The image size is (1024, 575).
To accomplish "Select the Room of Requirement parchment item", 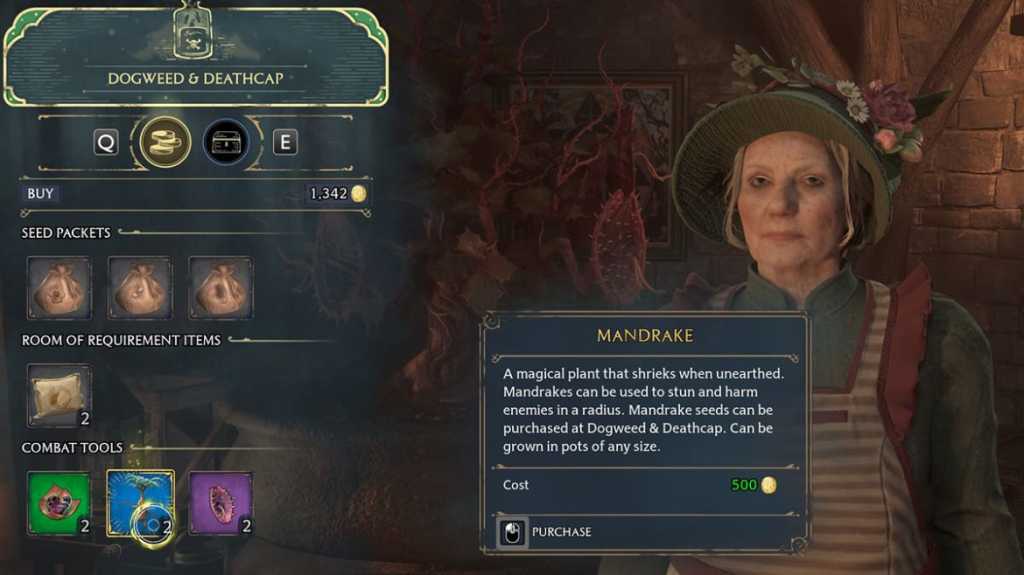I will tap(59, 396).
